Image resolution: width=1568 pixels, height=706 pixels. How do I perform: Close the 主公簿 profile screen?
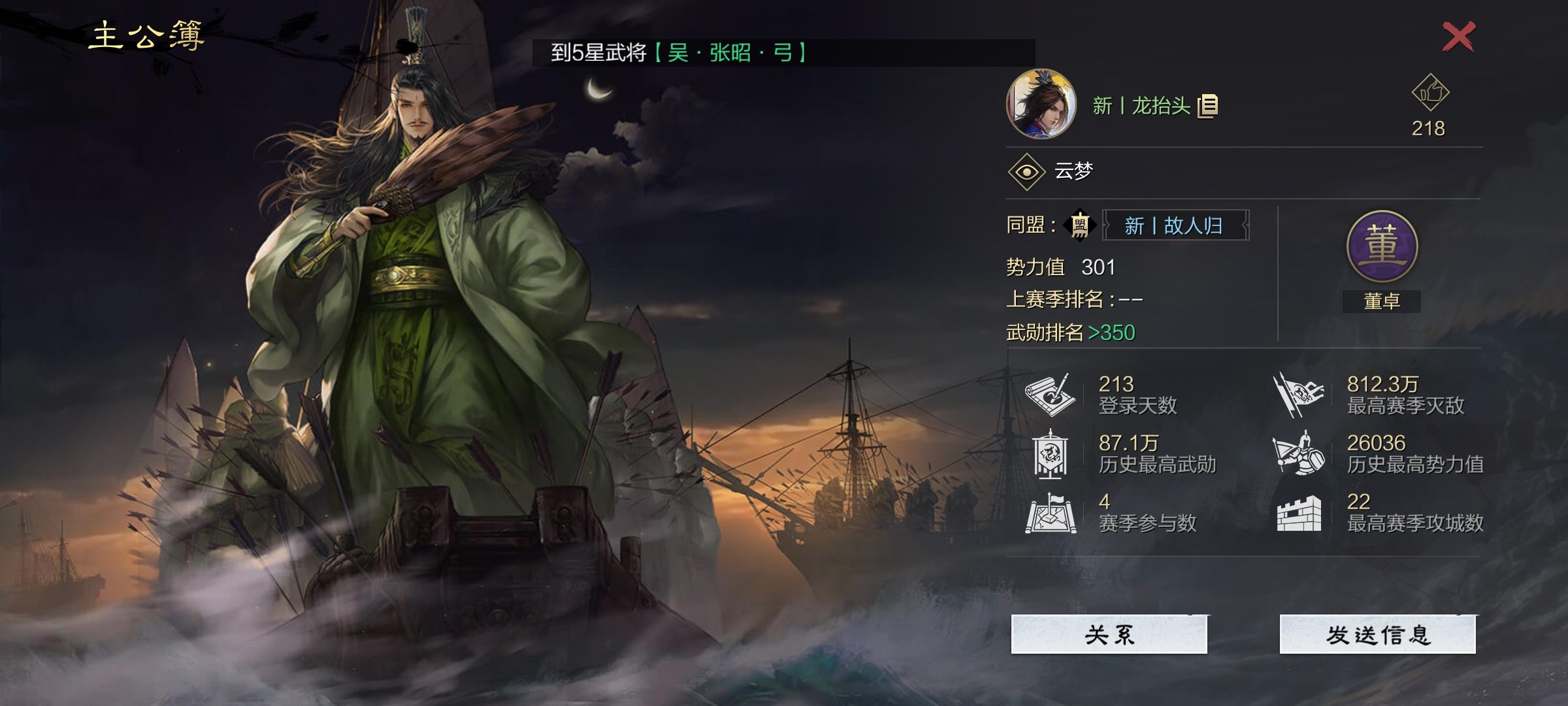(x=1458, y=37)
